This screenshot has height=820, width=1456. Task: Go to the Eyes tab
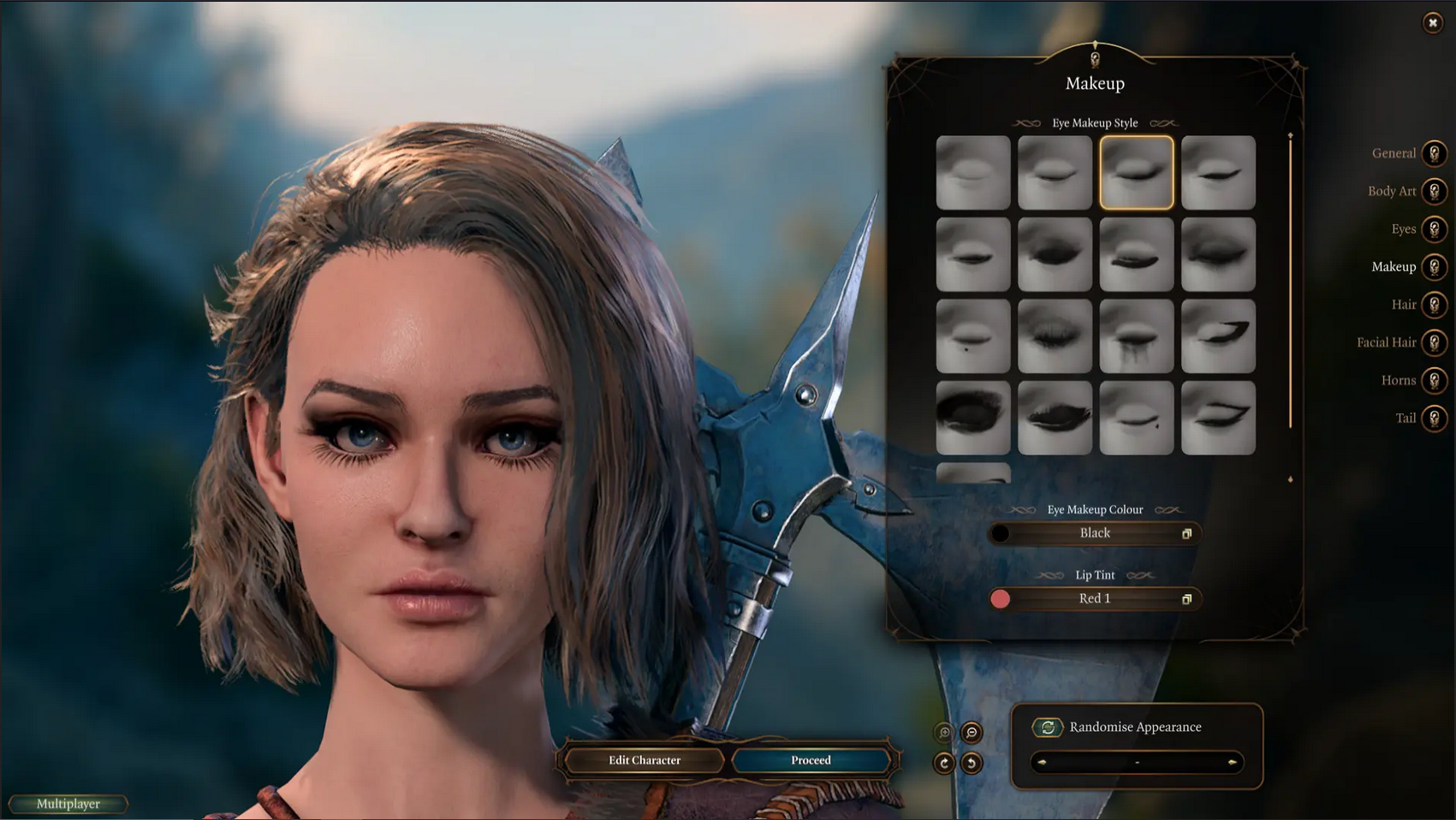pyautogui.click(x=1434, y=229)
